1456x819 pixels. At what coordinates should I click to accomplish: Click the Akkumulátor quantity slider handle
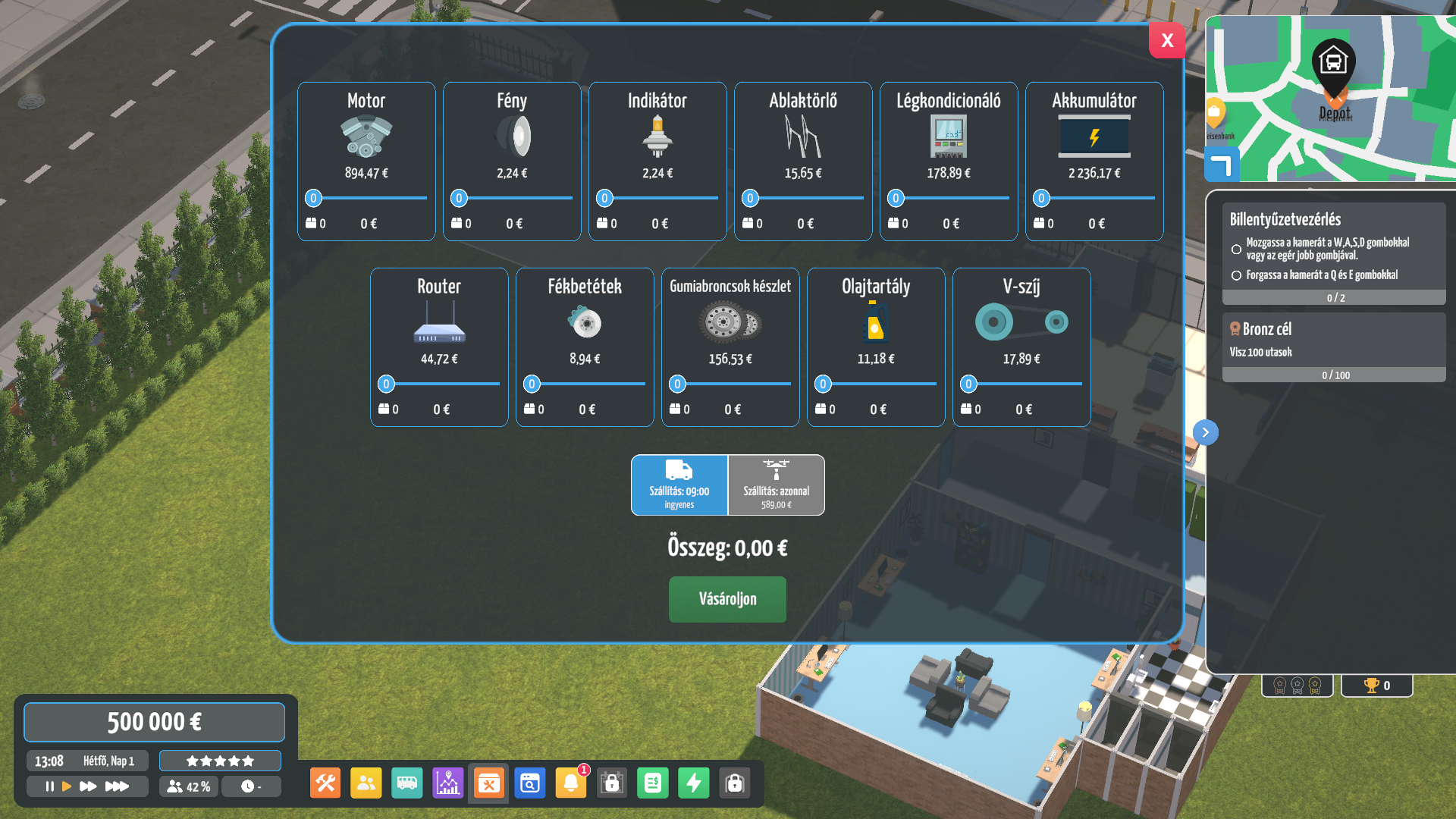1041,199
